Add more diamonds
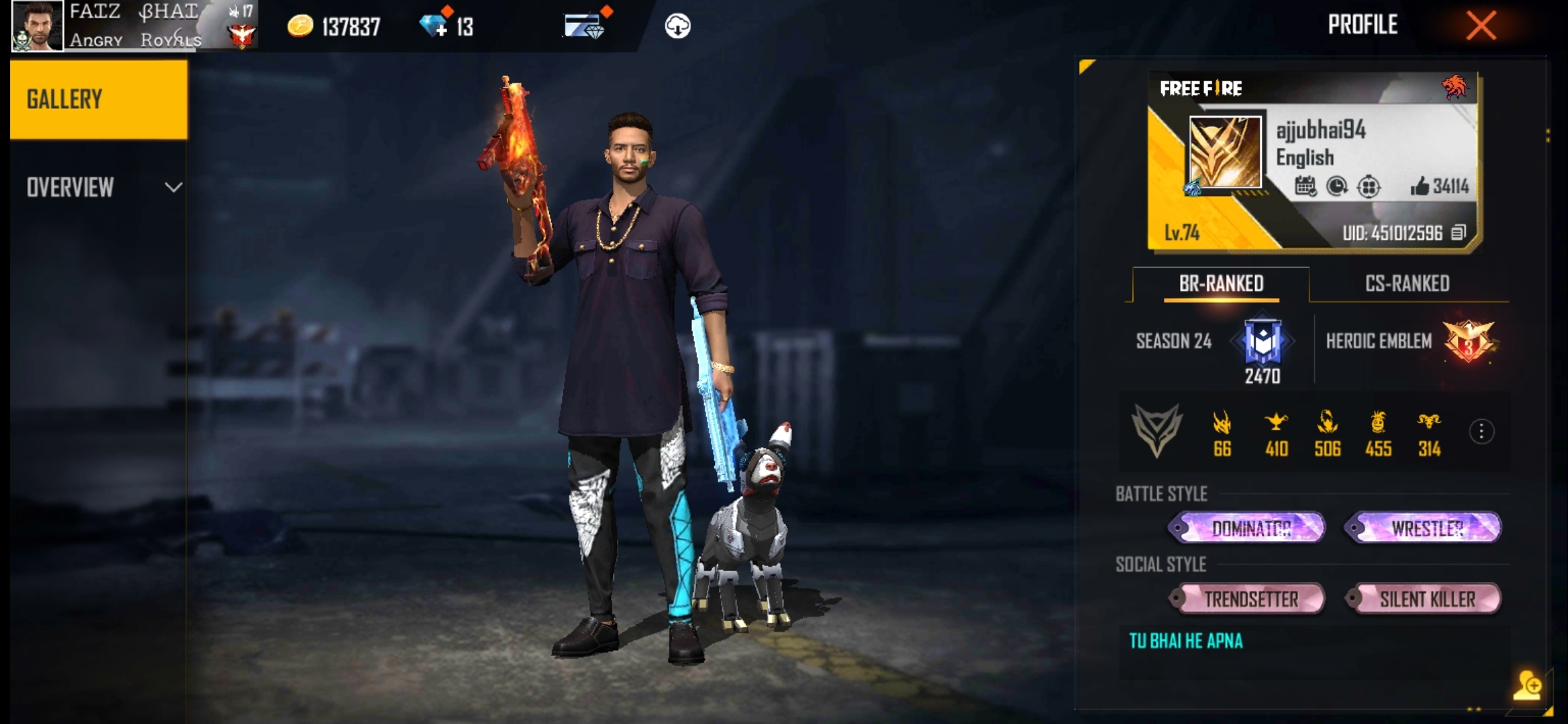 pyautogui.click(x=434, y=27)
